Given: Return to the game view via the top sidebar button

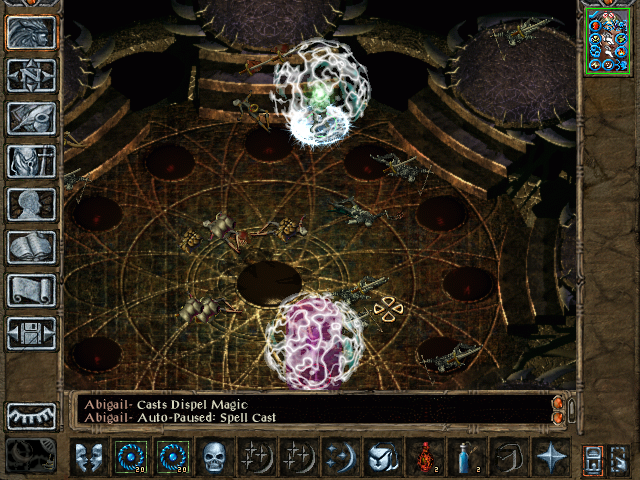Looking at the screenshot, I should 31,32.
